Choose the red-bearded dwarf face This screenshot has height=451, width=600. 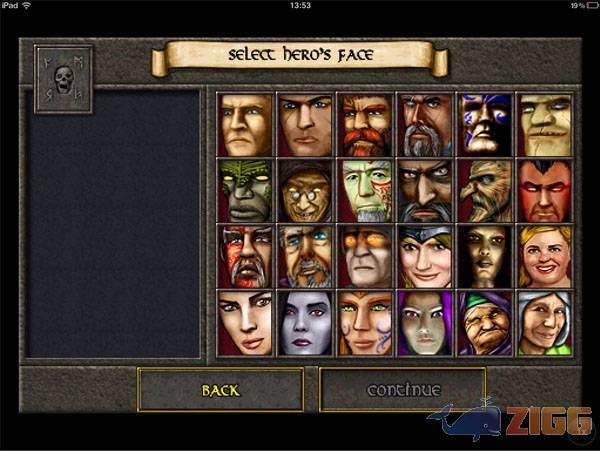(x=365, y=125)
